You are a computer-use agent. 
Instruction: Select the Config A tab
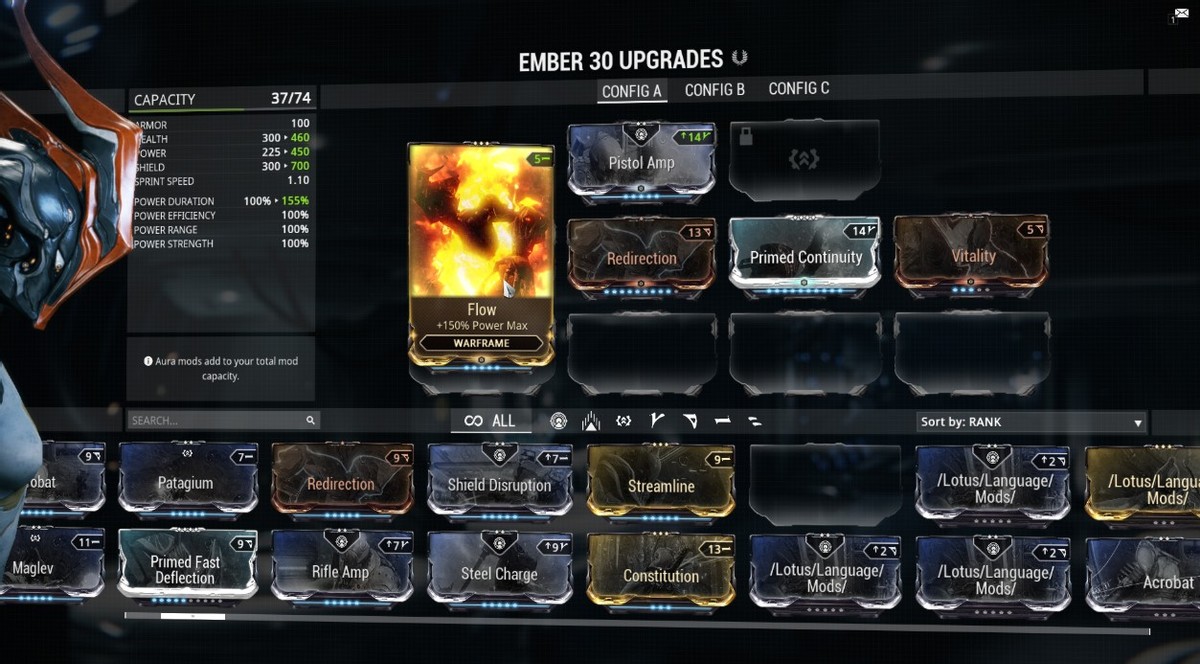point(631,91)
